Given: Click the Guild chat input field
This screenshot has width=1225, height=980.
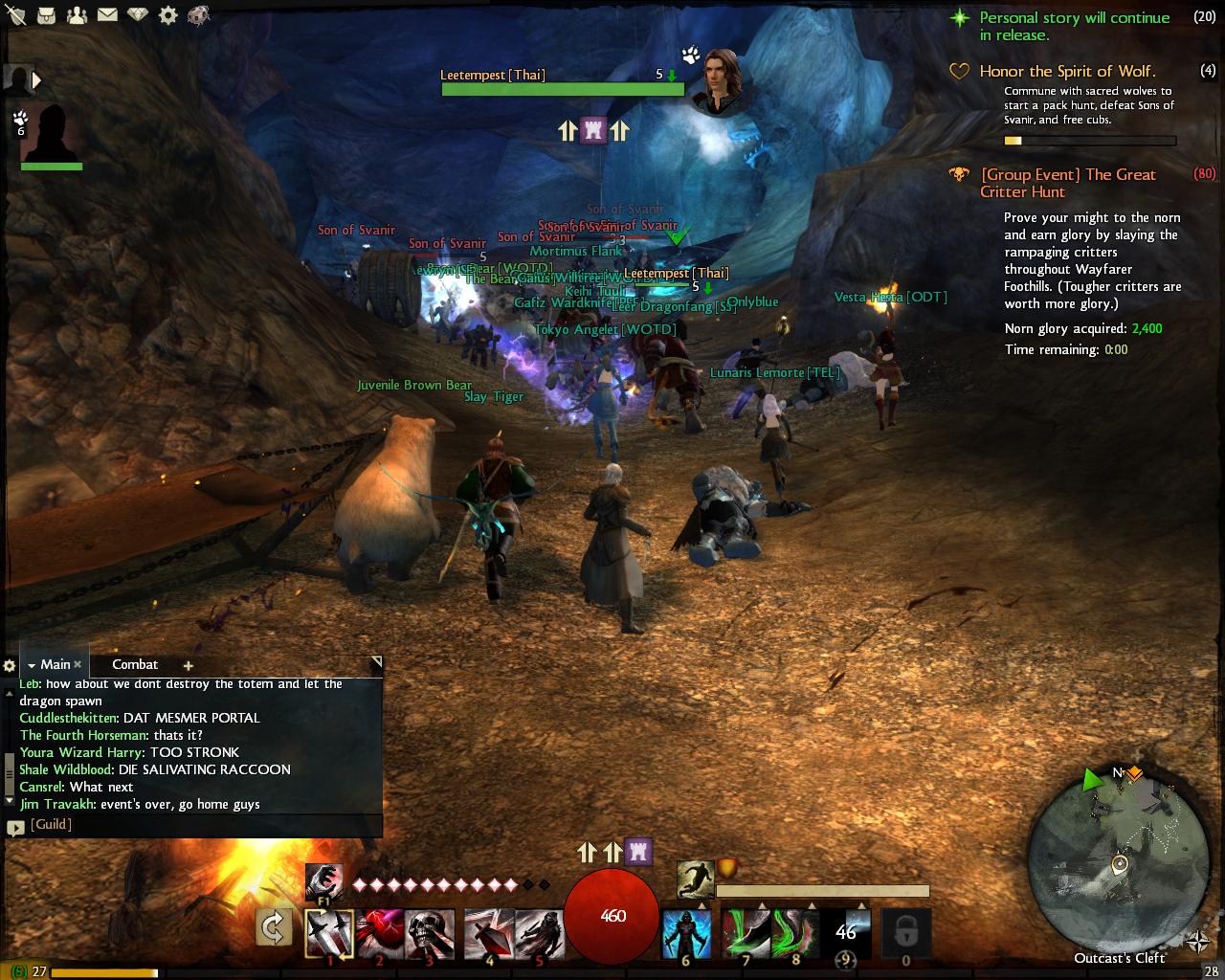Looking at the screenshot, I should pyautogui.click(x=201, y=825).
